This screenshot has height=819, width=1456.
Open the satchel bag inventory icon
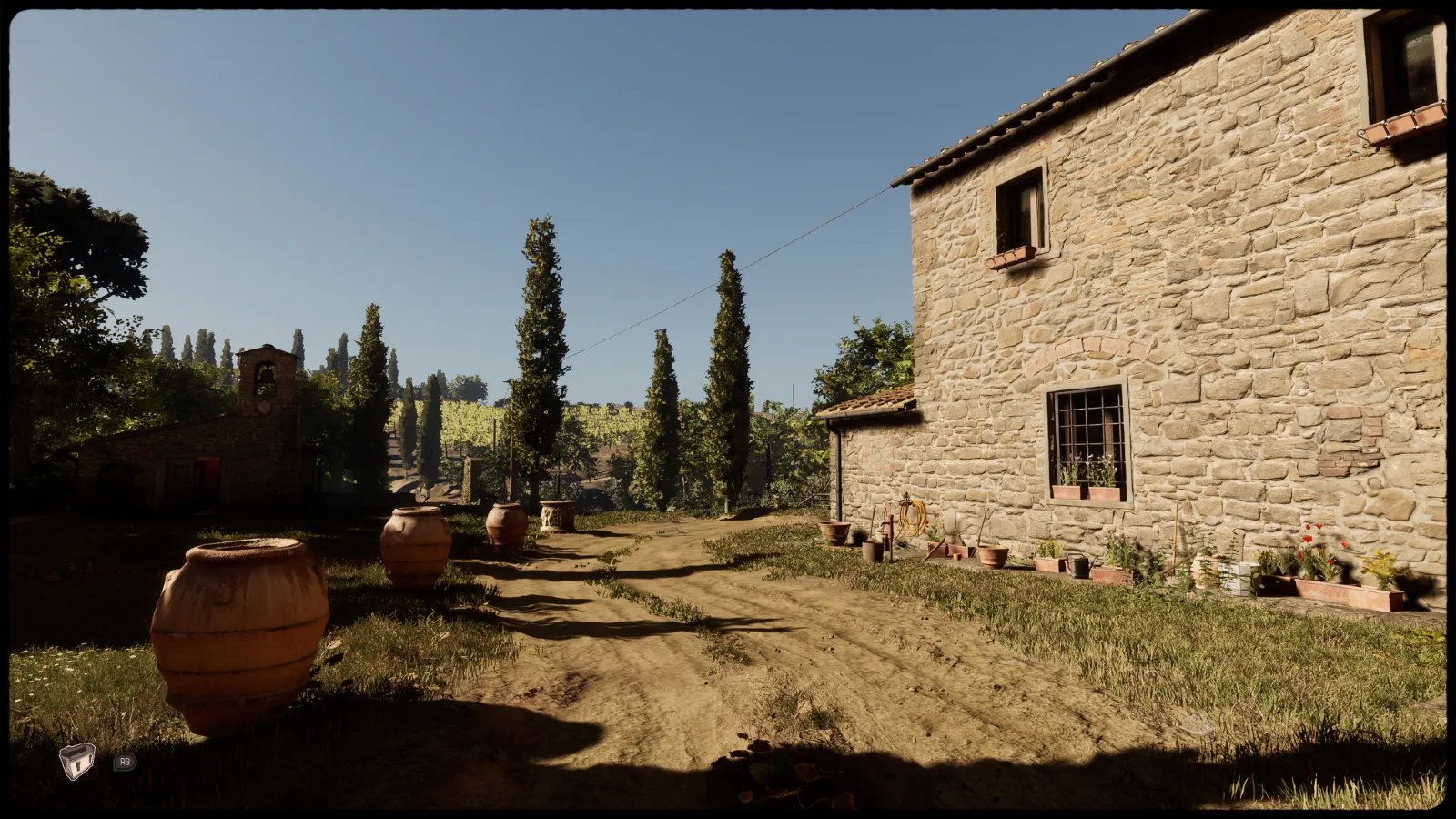click(77, 762)
